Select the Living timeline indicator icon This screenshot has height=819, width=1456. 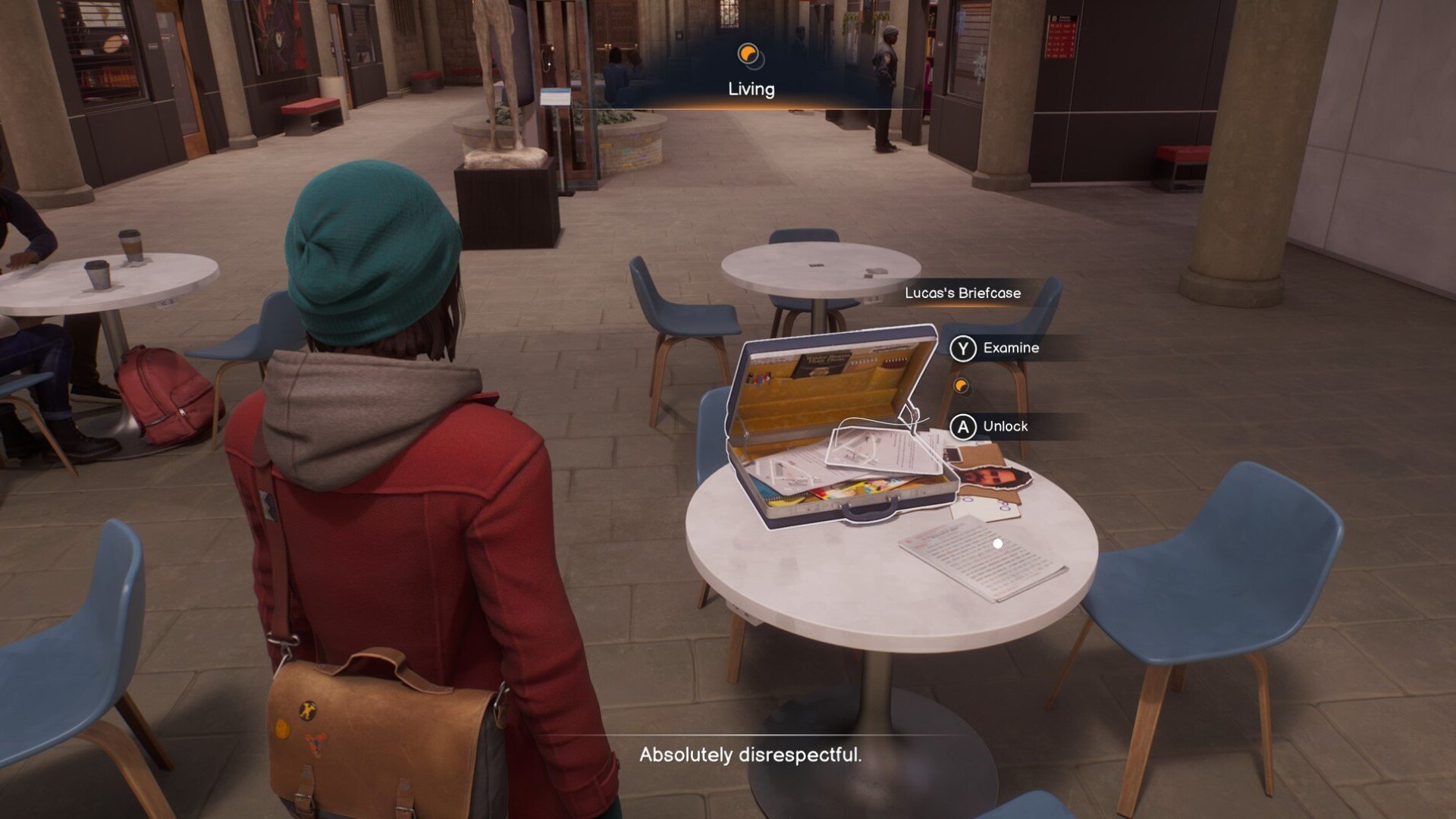coord(750,55)
